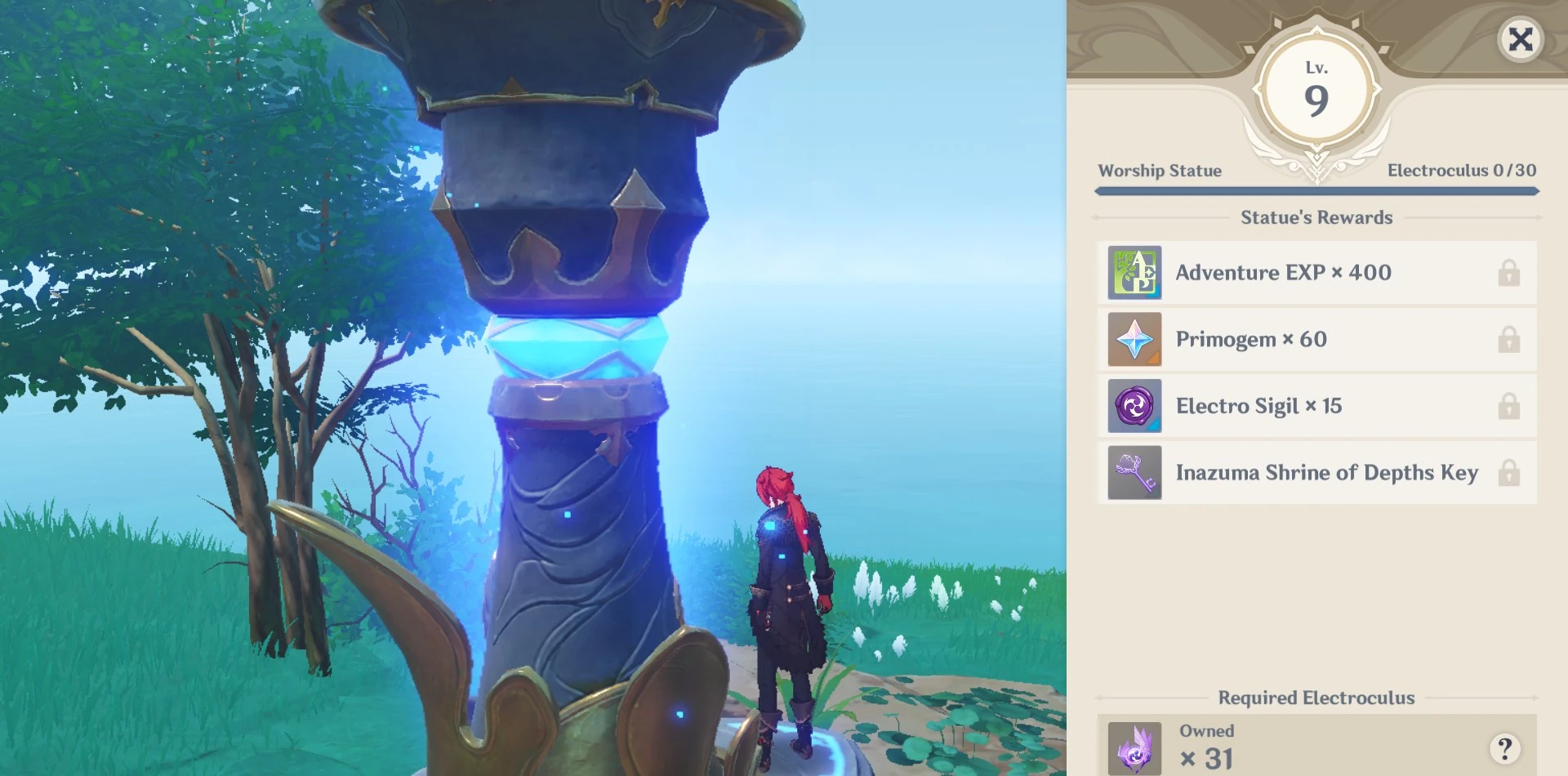This screenshot has width=1568, height=776.
Task: Toggle the Electro Sigil reward row
Action: click(1316, 406)
